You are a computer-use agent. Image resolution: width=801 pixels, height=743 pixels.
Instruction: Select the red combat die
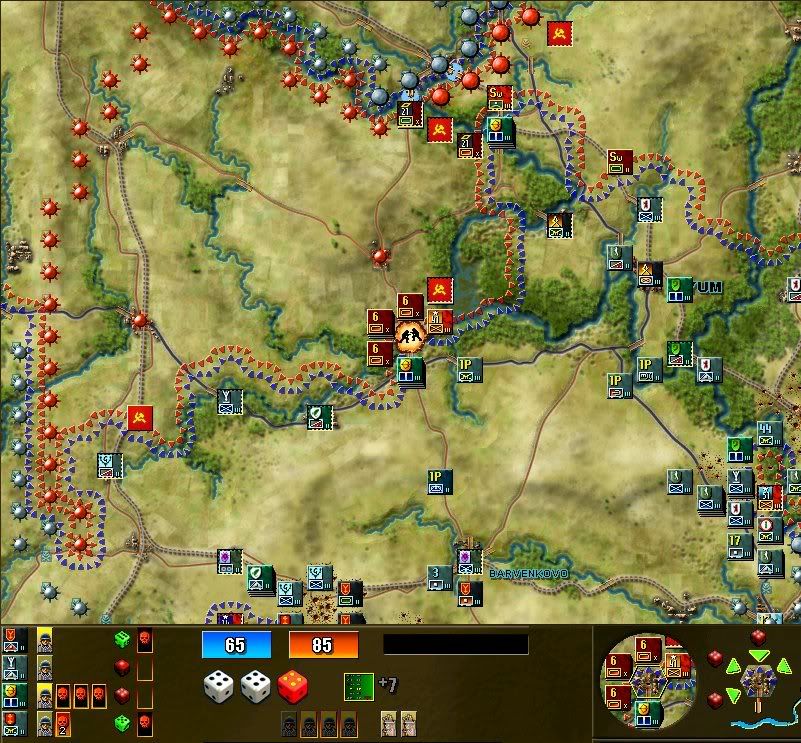(x=294, y=687)
